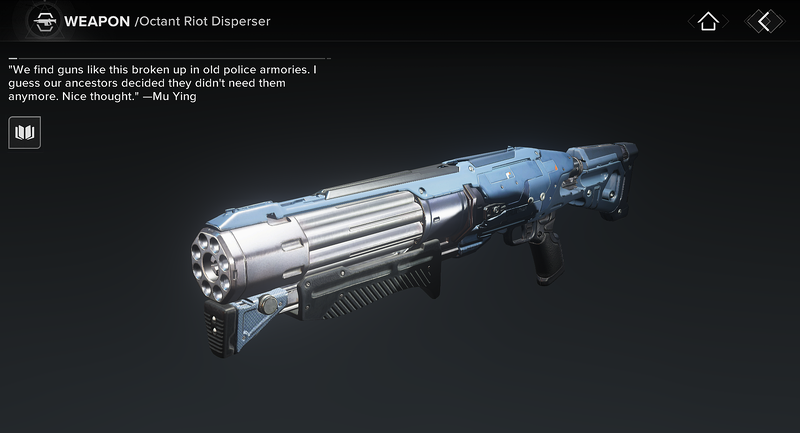Viewport: 800px width, 433px height.
Task: Open the weapon lore book
Action: click(x=24, y=132)
